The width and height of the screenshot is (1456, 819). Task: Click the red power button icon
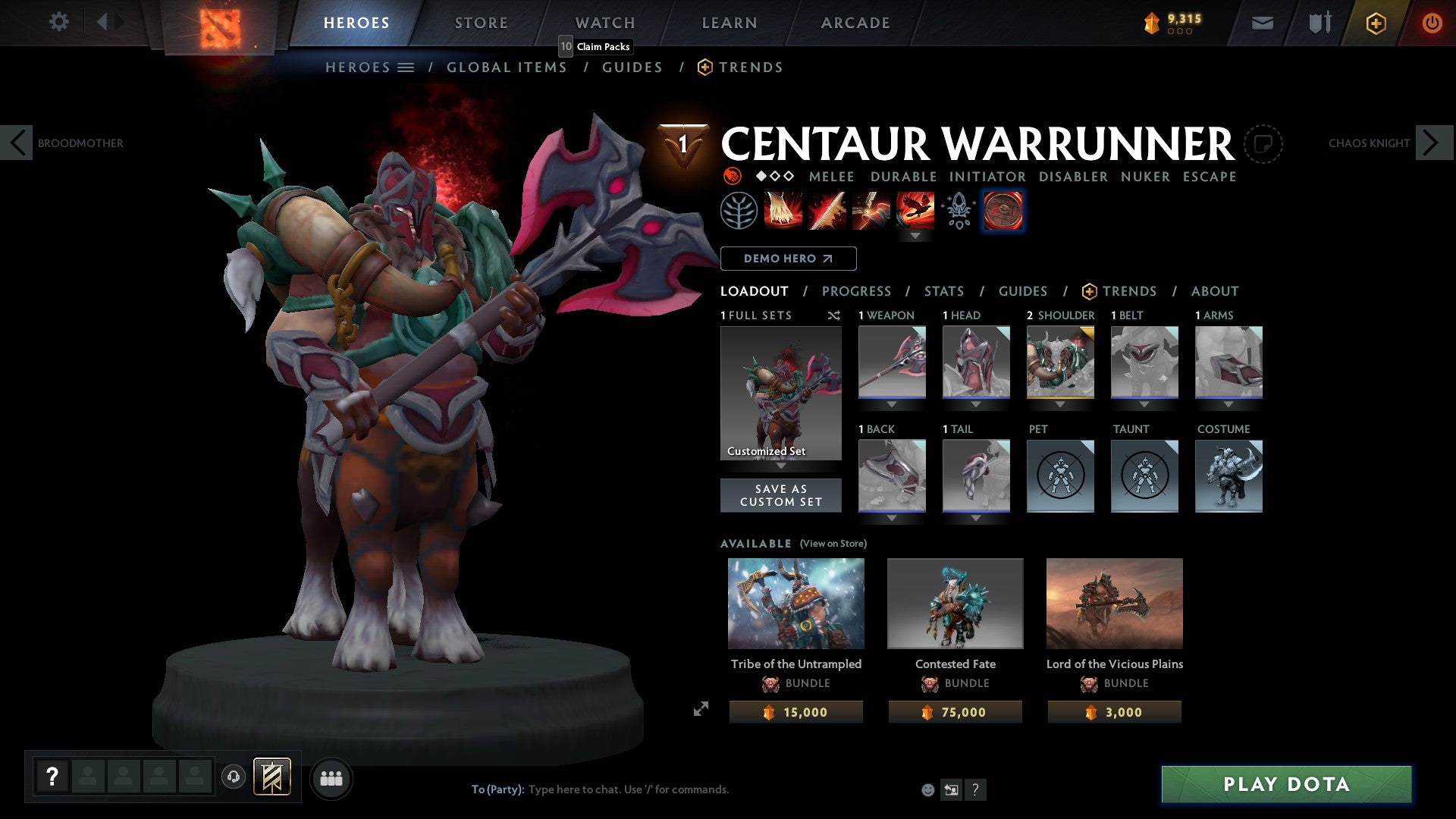point(1432,22)
